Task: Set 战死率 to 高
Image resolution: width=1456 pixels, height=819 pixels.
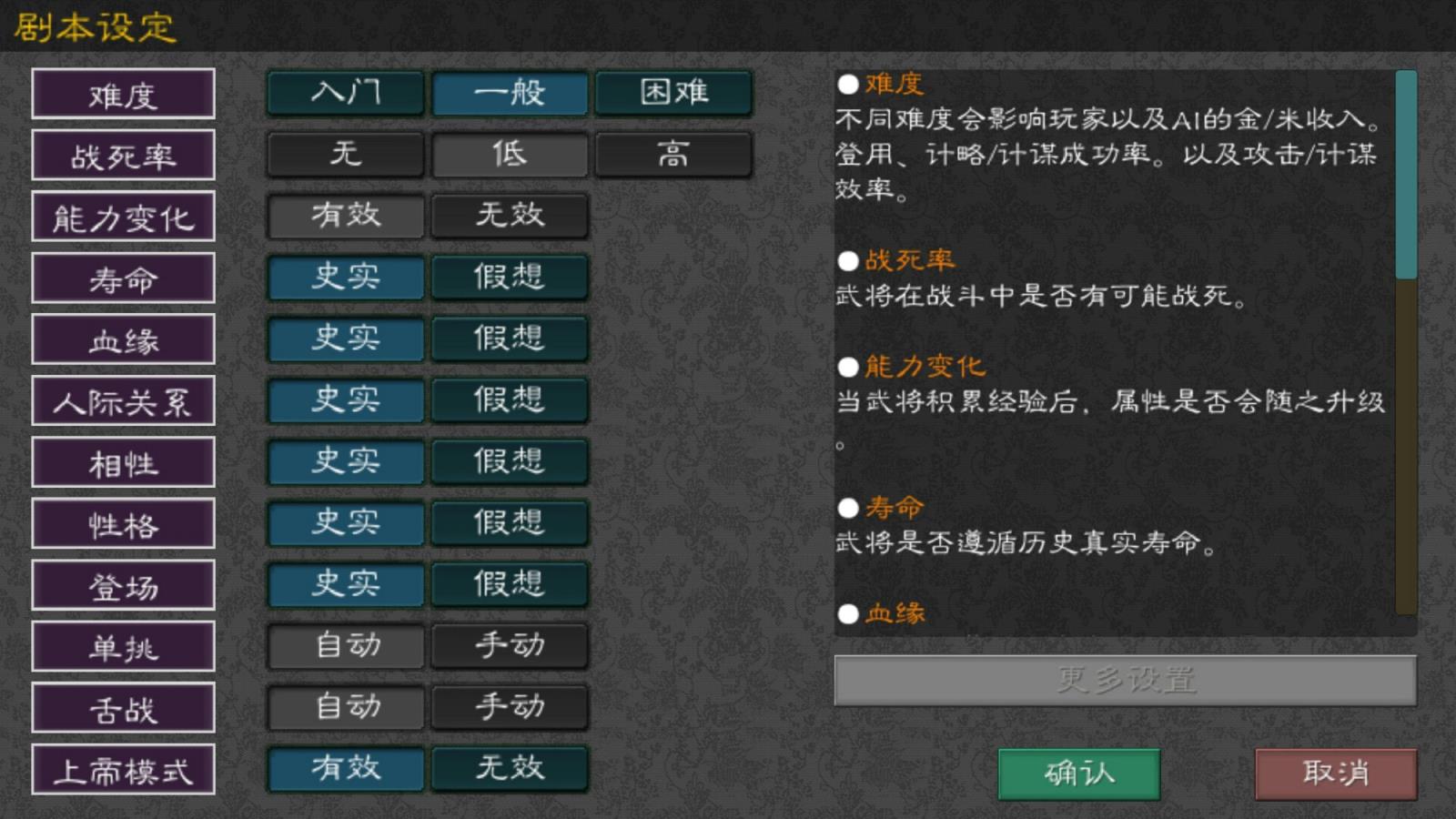Action: [673, 155]
